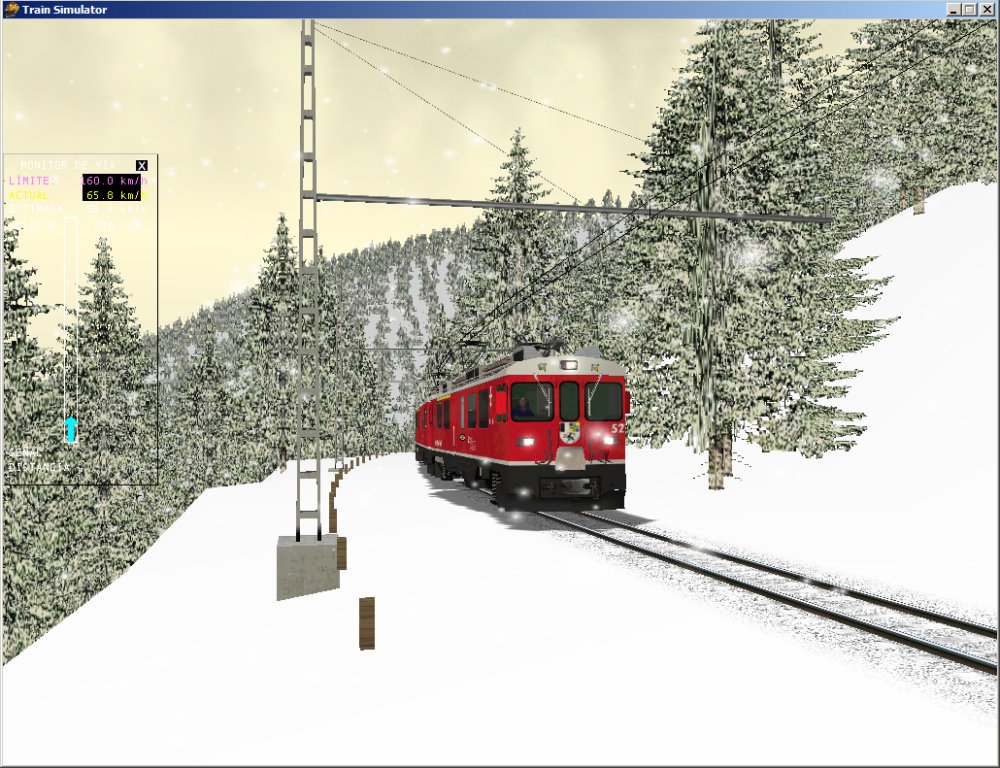
Task: Minimize the Train Simulator window
Action: pyautogui.click(x=953, y=9)
